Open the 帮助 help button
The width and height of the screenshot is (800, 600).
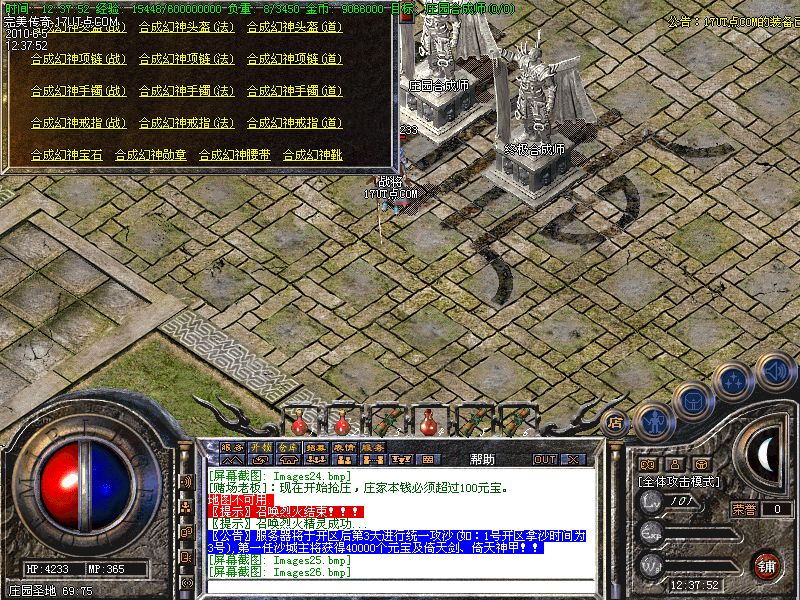481,459
